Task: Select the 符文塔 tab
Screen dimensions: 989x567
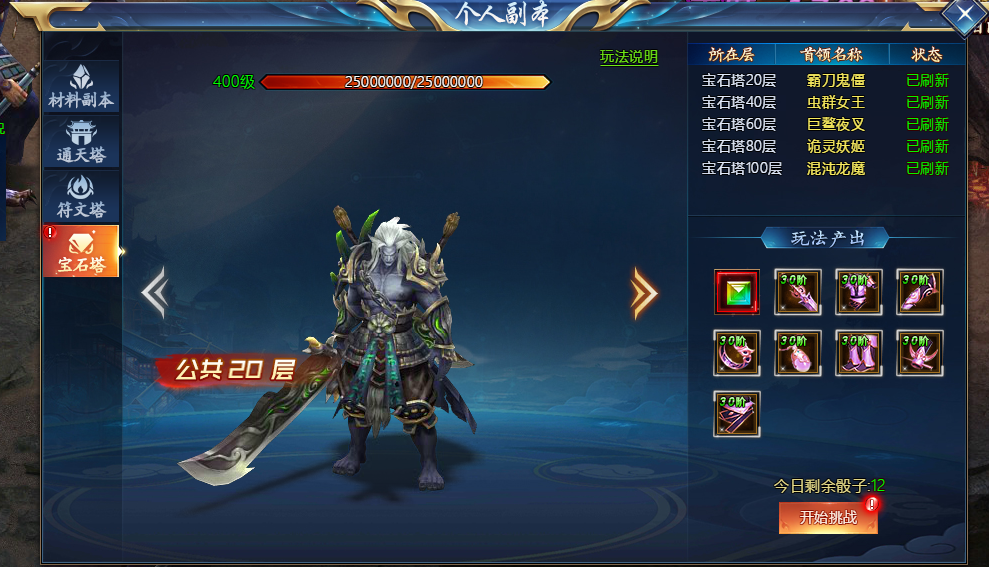Action: [x=81, y=197]
